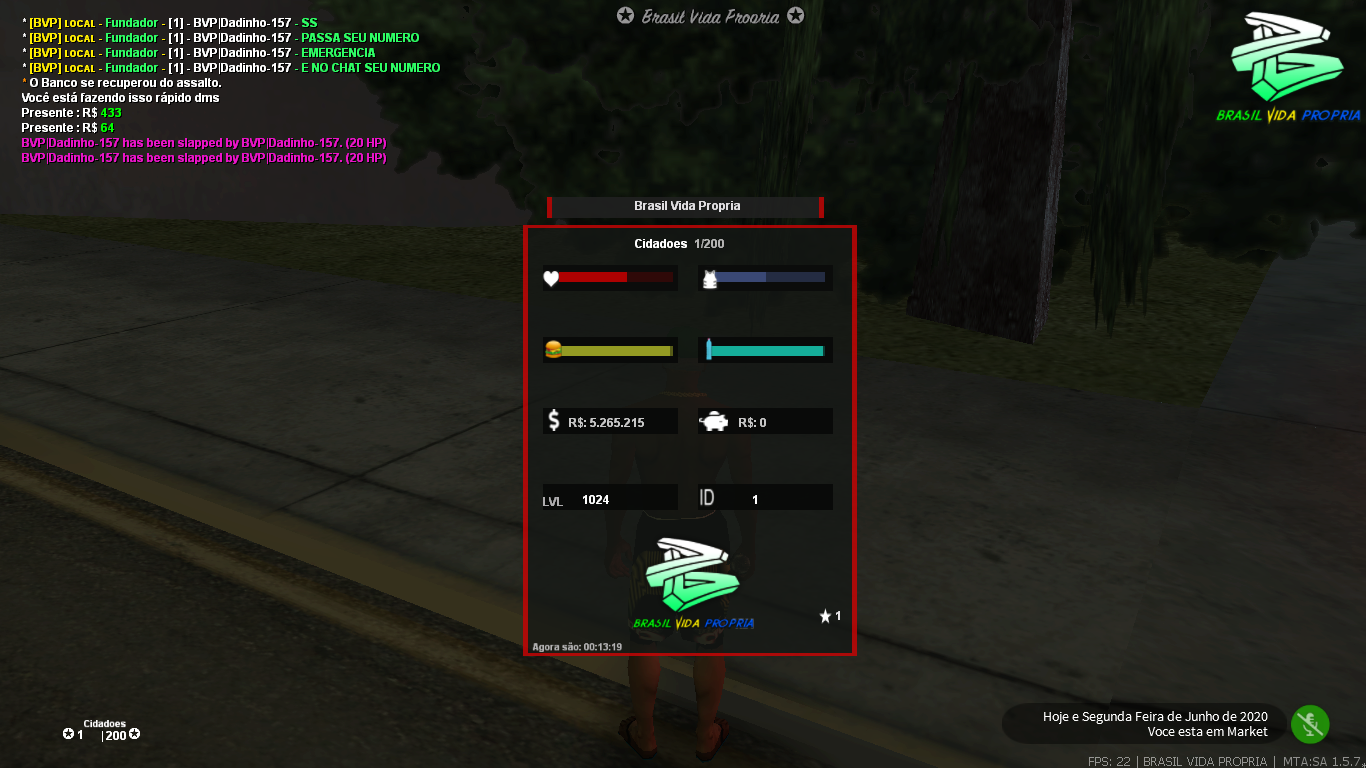Click the water bottle thirst icon
Image resolution: width=1366 pixels, height=768 pixels.
(708, 349)
